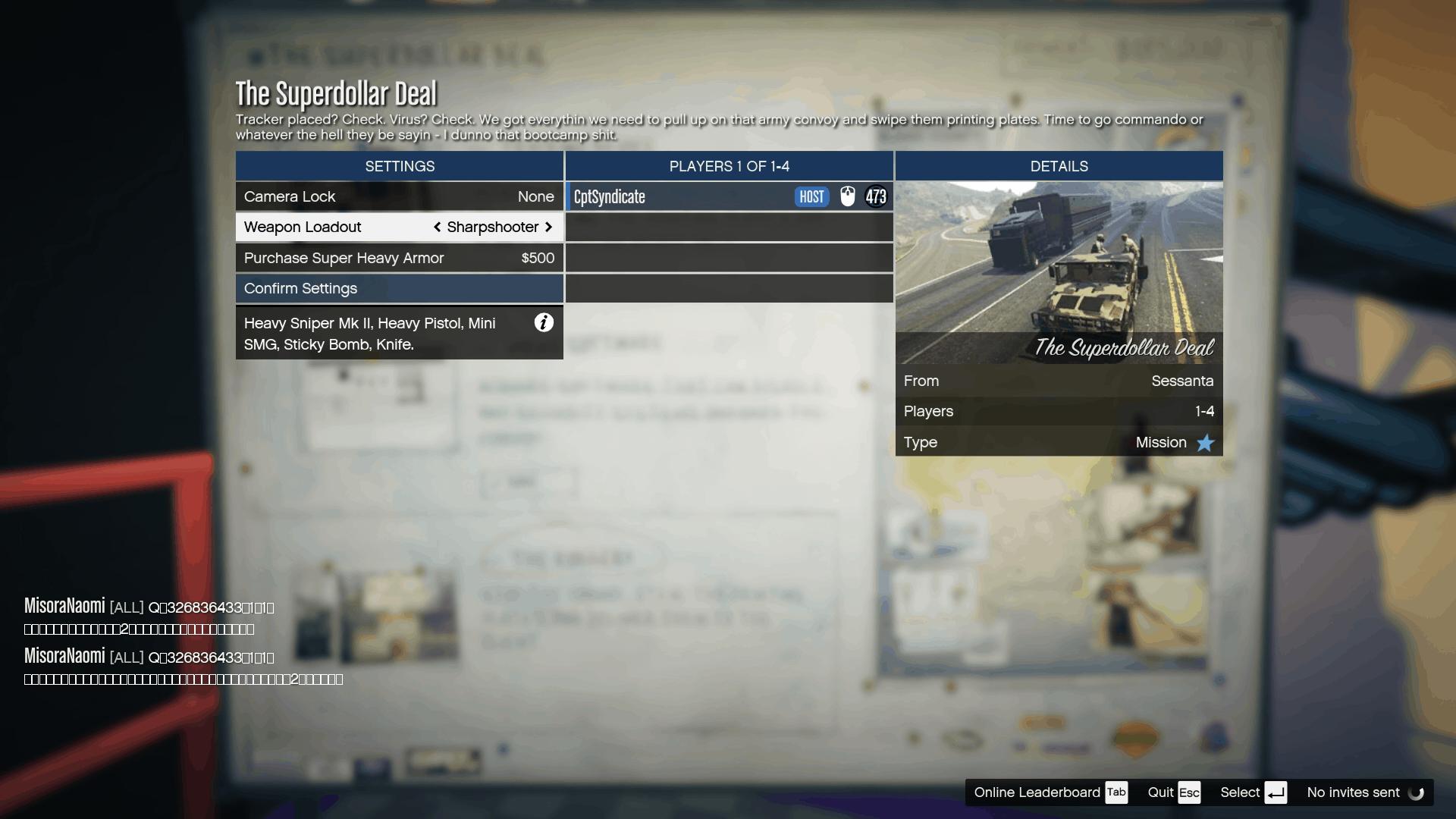The image size is (1456, 819).
Task: Click the mouse input icon next to CptSyndicate
Action: 848,196
